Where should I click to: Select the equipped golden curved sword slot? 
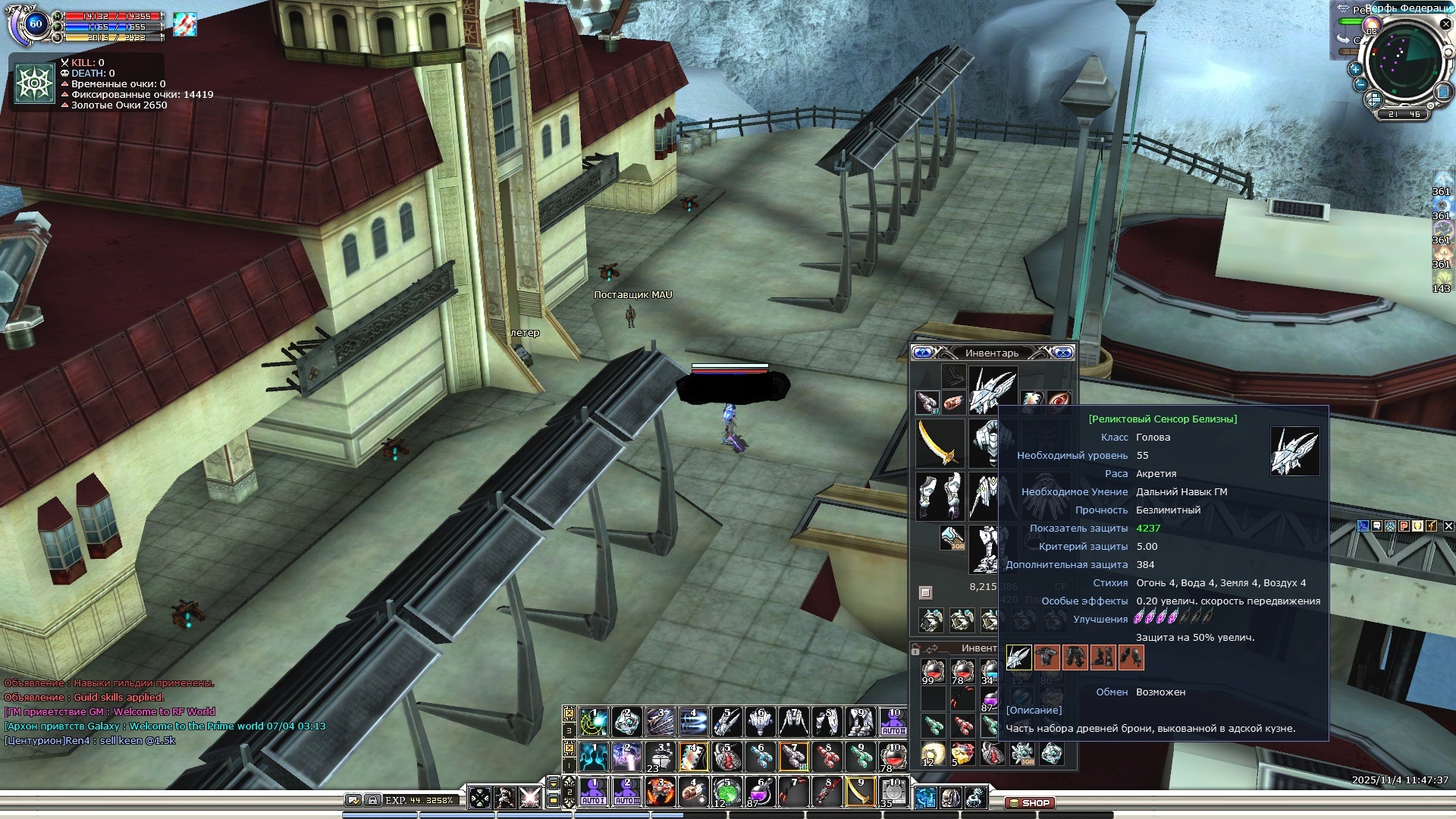[940, 444]
